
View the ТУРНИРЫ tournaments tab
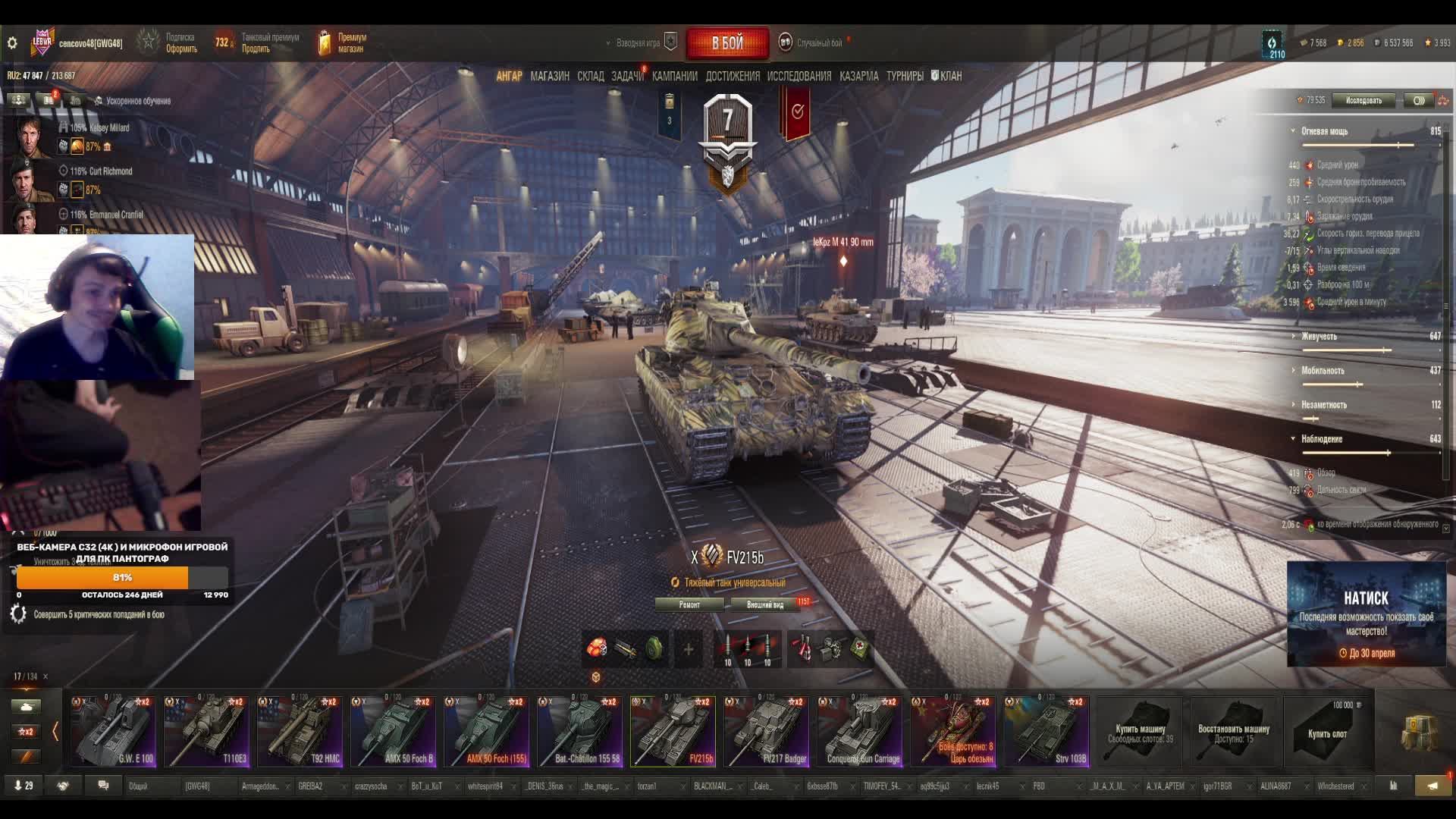[905, 76]
